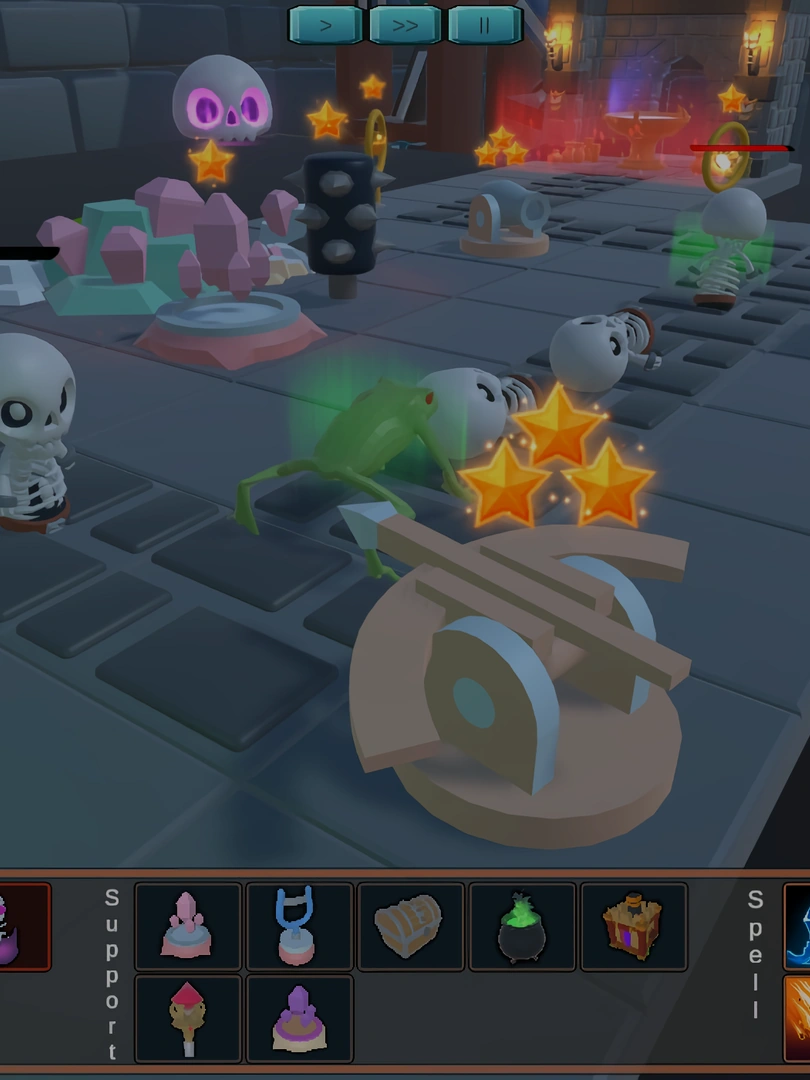Choose the blue slingshot support tower
Viewport: 810px width, 1080px height.
[300, 926]
